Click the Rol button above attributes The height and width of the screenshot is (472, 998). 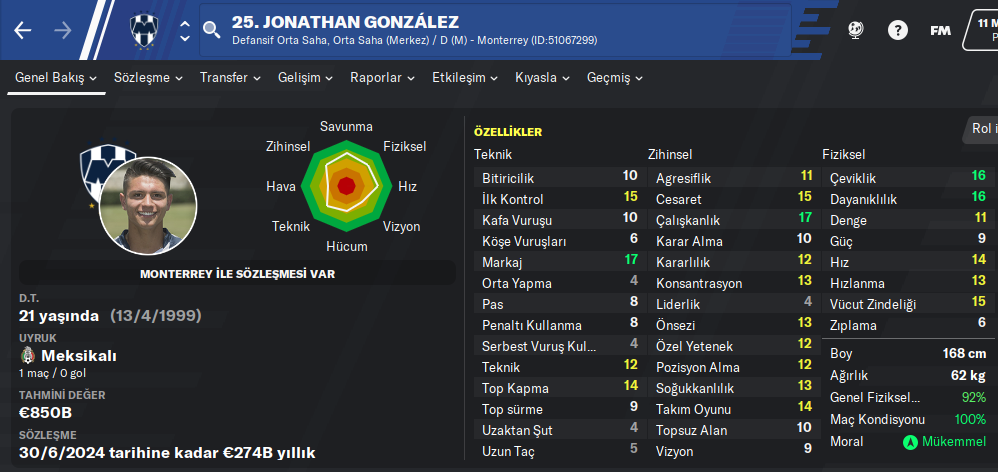(x=982, y=129)
